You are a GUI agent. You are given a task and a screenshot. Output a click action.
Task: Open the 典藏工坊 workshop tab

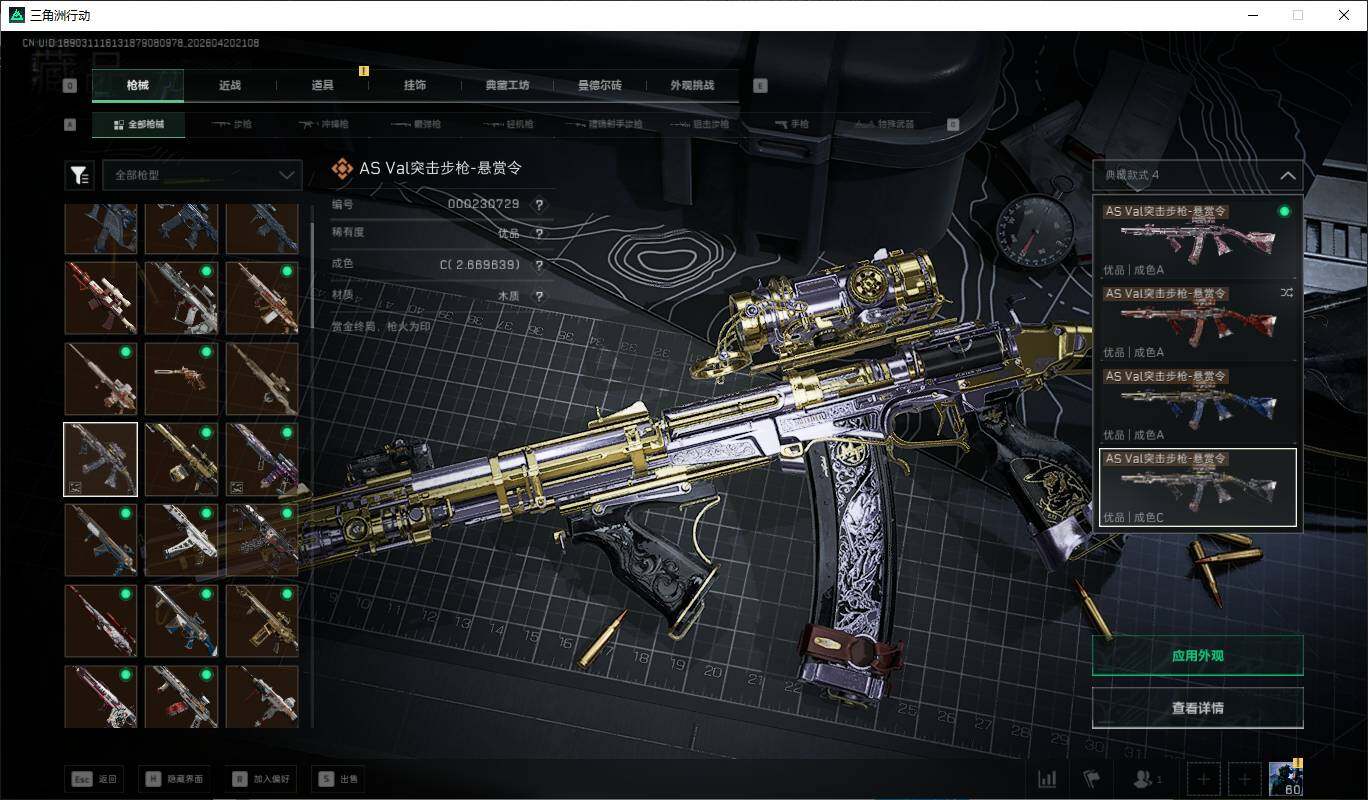click(x=507, y=86)
